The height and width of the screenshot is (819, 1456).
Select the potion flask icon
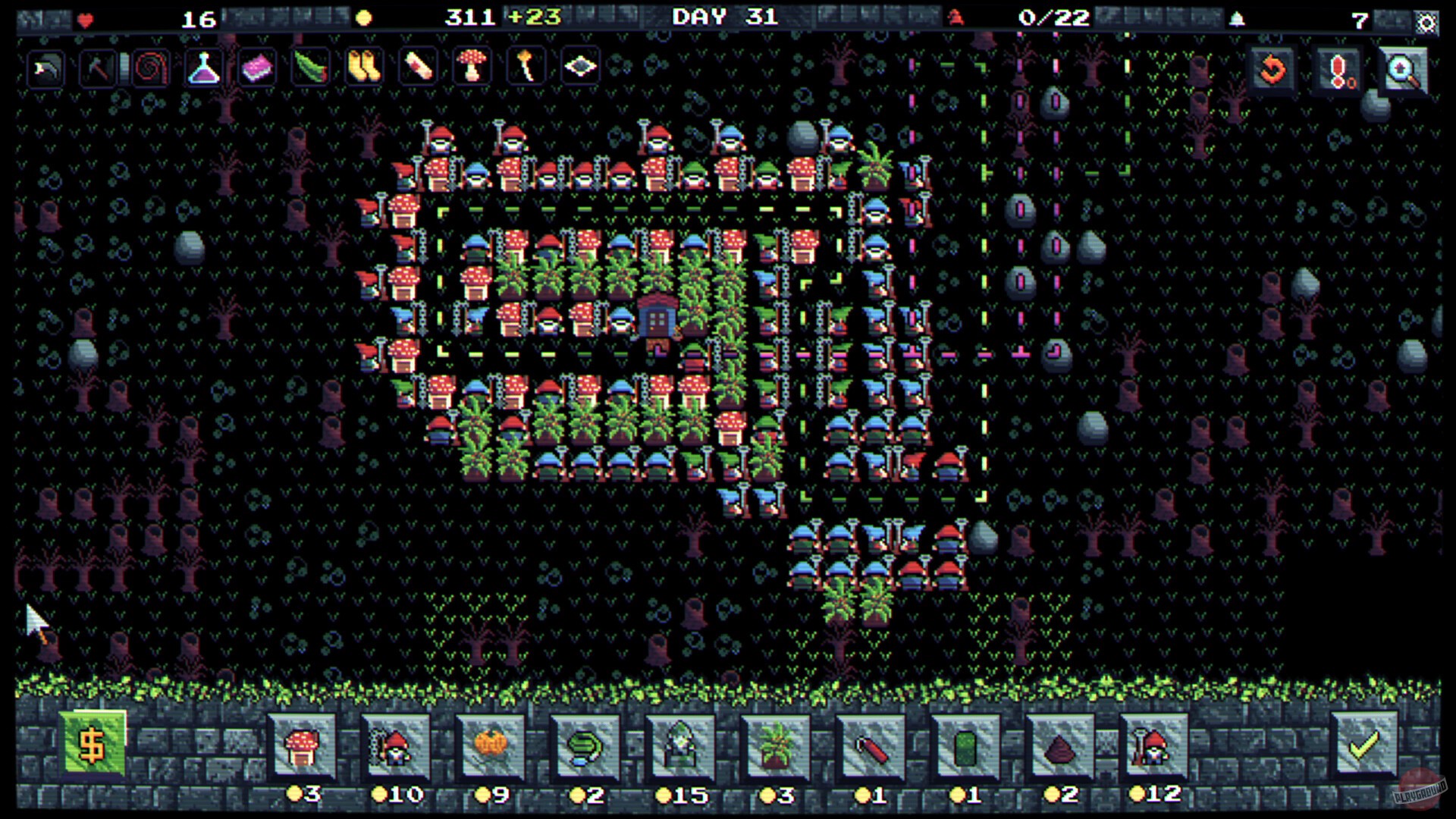click(x=203, y=67)
